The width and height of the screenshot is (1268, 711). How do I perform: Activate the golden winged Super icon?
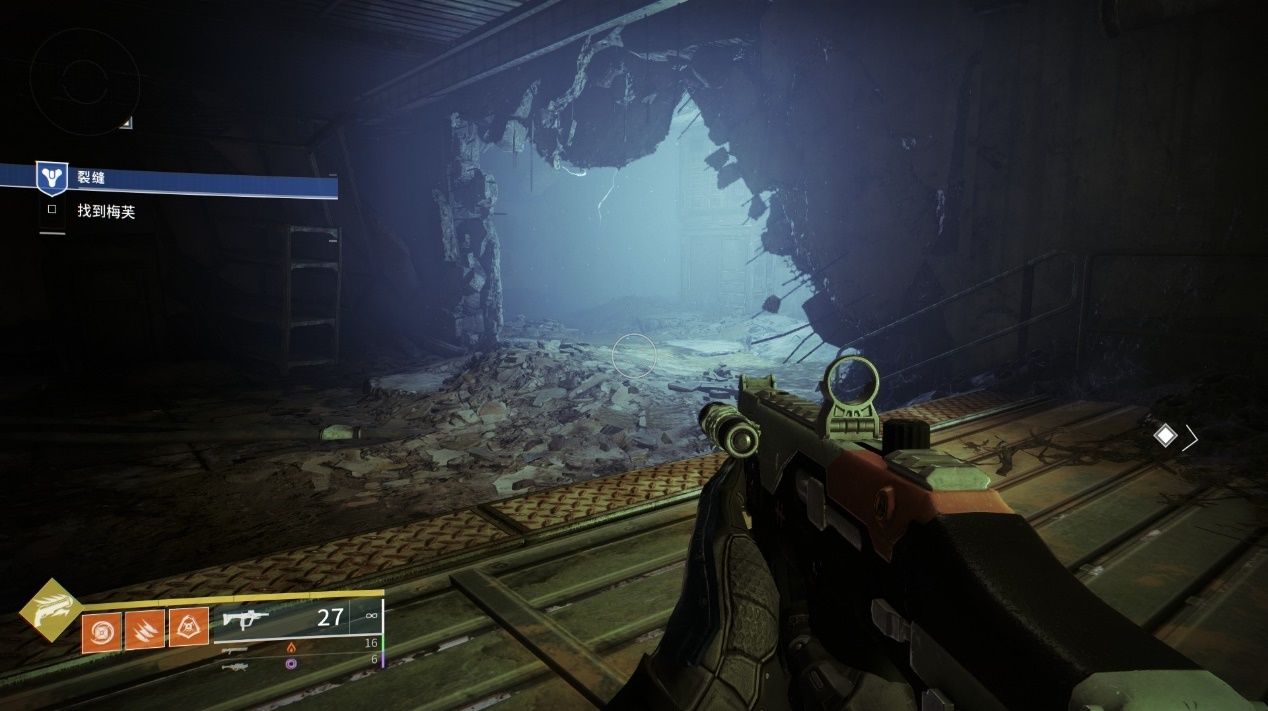50,609
